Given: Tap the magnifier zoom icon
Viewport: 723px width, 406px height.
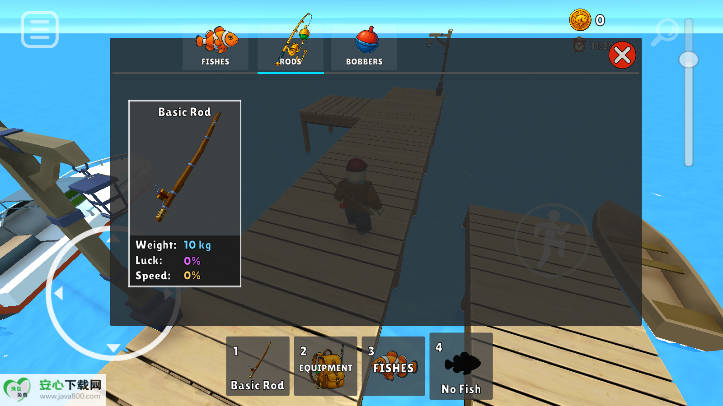Looking at the screenshot, I should (x=663, y=33).
